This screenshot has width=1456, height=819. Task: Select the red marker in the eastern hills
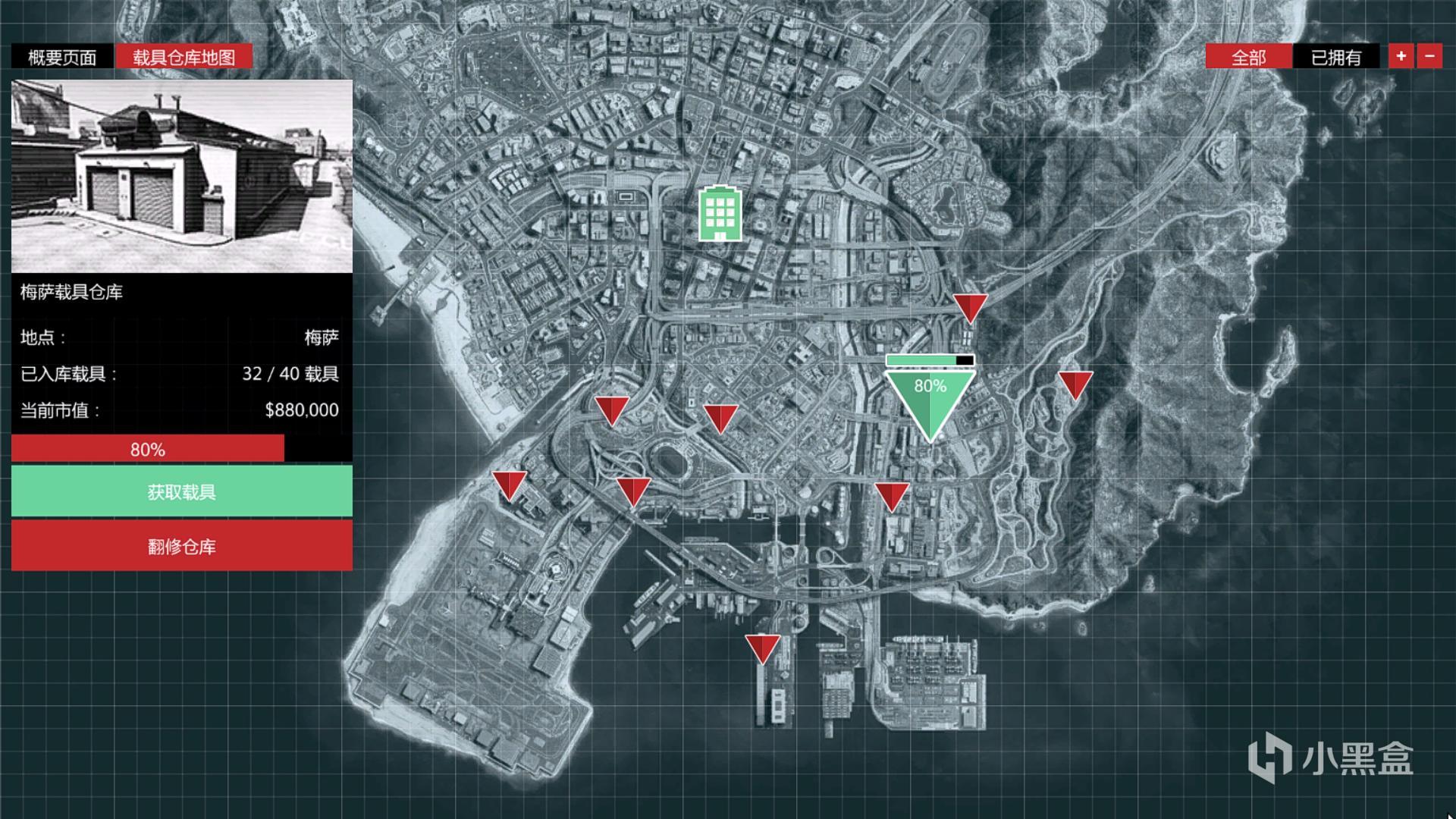(x=1075, y=383)
